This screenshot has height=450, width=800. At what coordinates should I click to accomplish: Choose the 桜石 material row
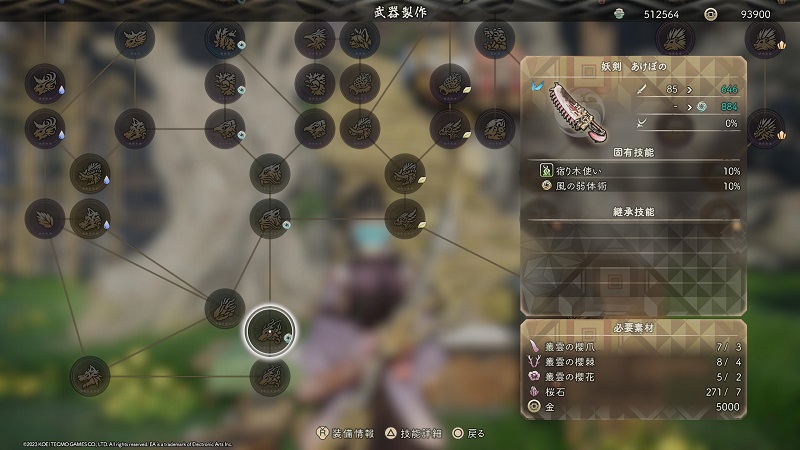point(633,393)
